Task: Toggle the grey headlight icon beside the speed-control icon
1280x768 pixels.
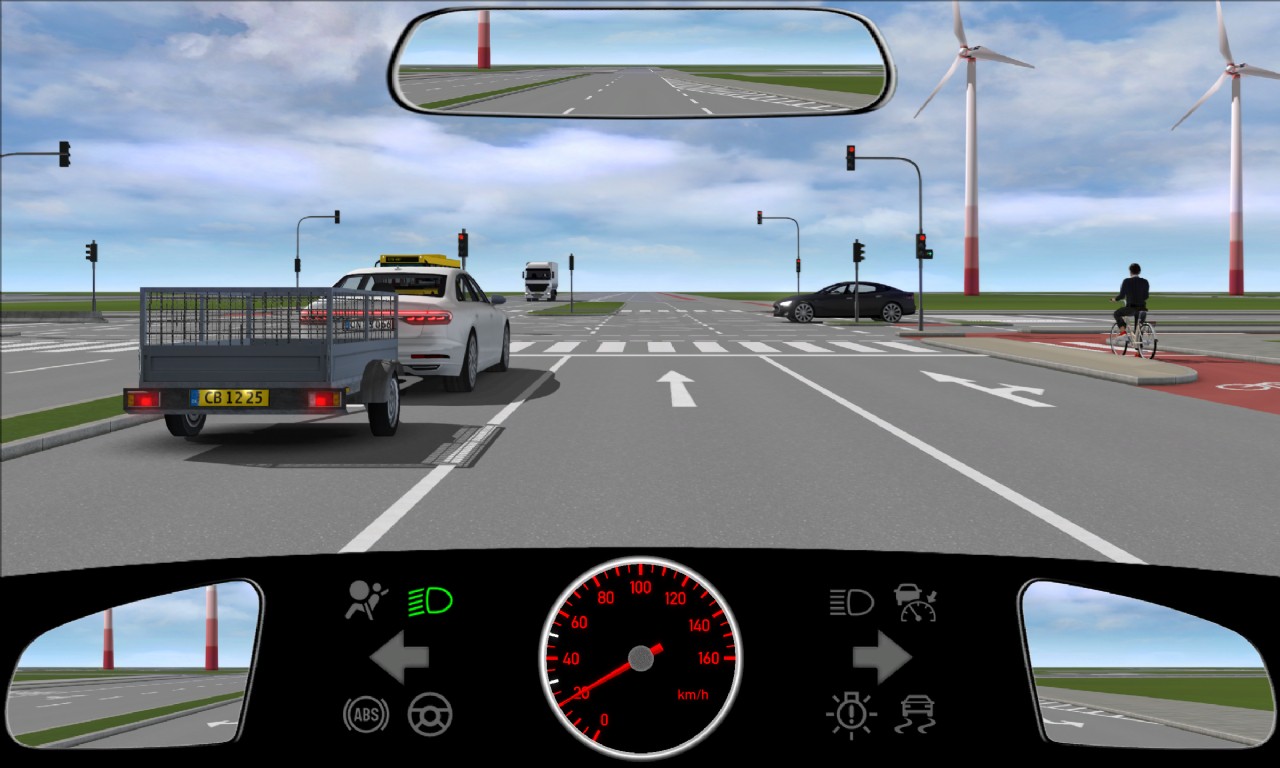Action: pos(851,602)
